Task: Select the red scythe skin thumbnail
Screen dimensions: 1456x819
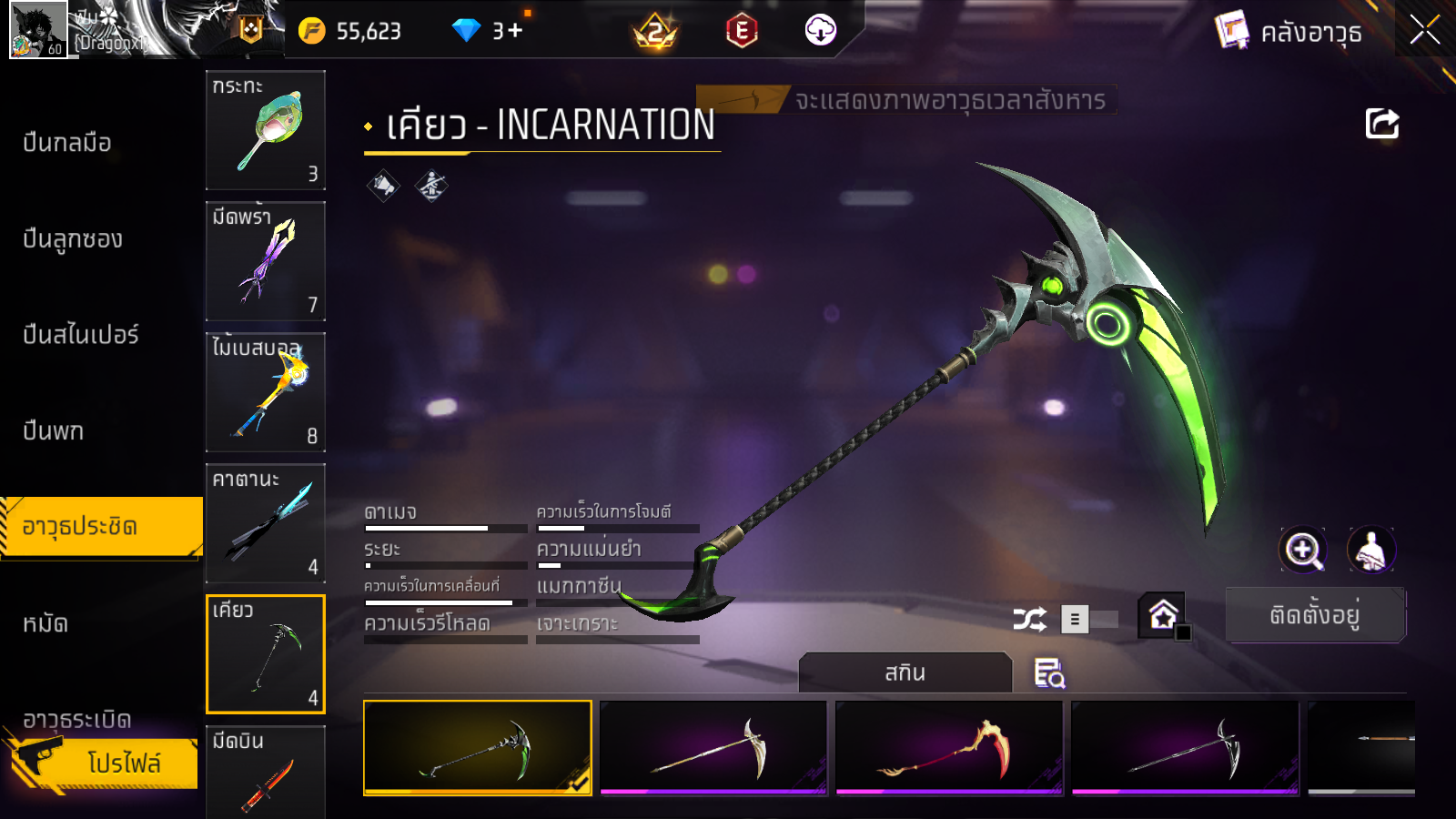Action: coord(949,748)
